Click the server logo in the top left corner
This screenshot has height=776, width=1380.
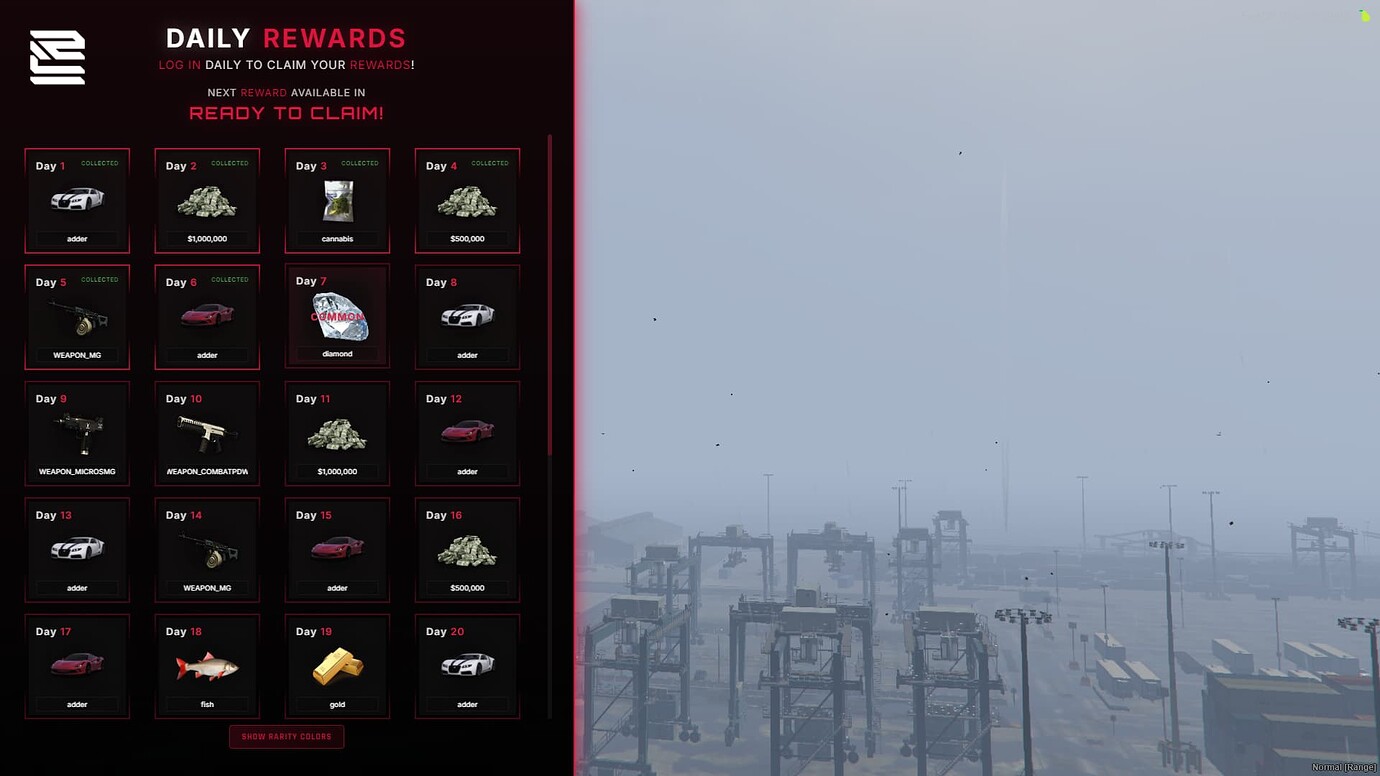pyautogui.click(x=56, y=56)
